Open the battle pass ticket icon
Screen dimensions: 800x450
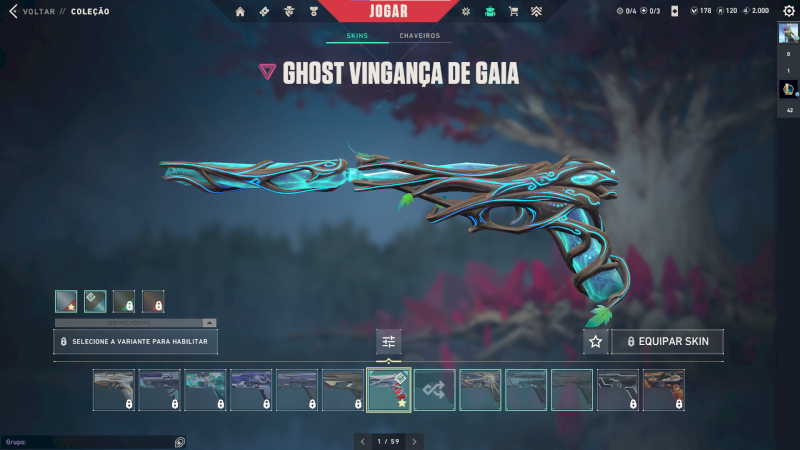point(264,12)
